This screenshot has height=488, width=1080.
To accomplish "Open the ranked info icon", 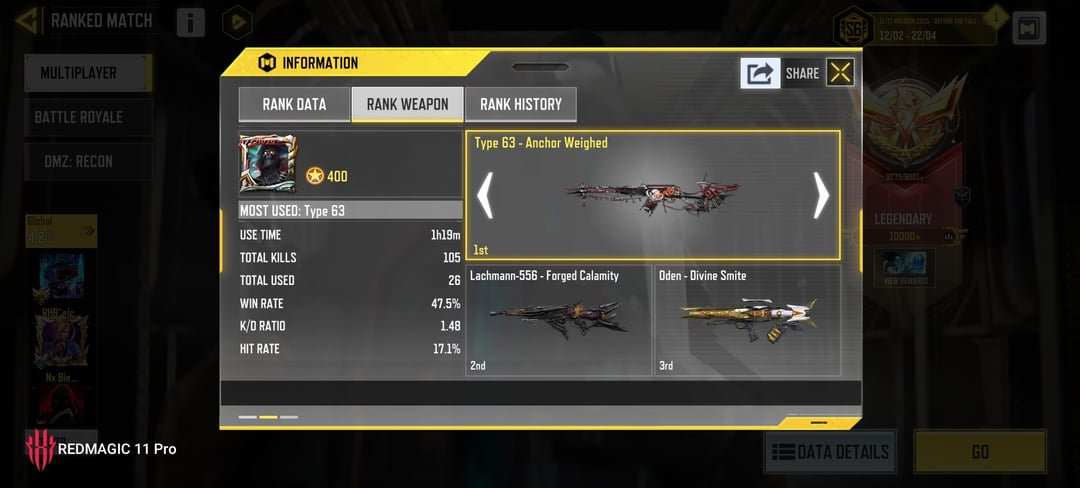I will point(190,22).
